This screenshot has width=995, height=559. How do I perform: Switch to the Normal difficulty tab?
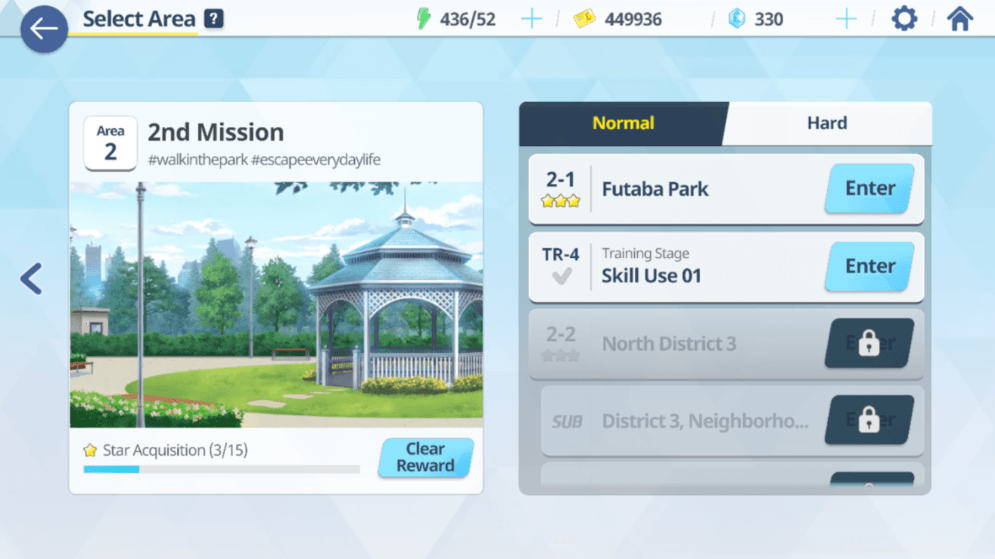click(x=623, y=124)
